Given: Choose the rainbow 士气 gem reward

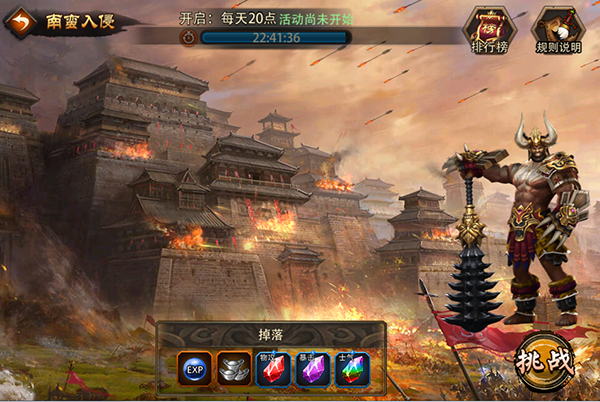Looking at the screenshot, I should (x=351, y=368).
